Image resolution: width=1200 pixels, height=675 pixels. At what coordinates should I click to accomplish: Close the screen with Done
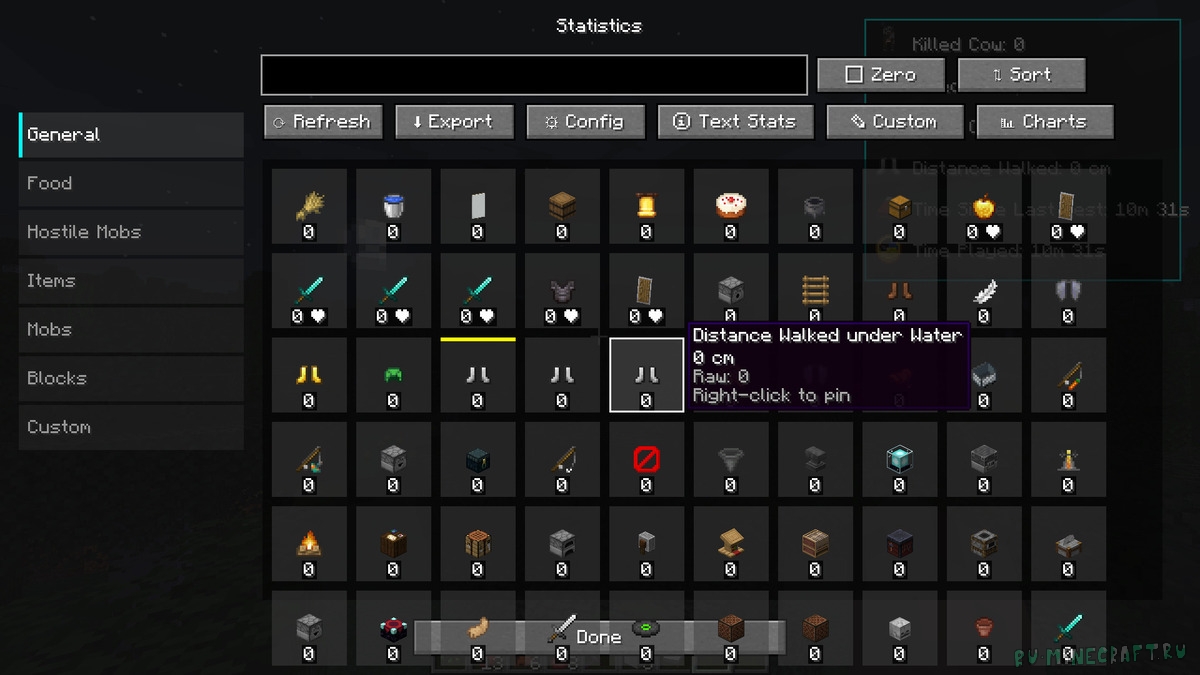coord(599,637)
